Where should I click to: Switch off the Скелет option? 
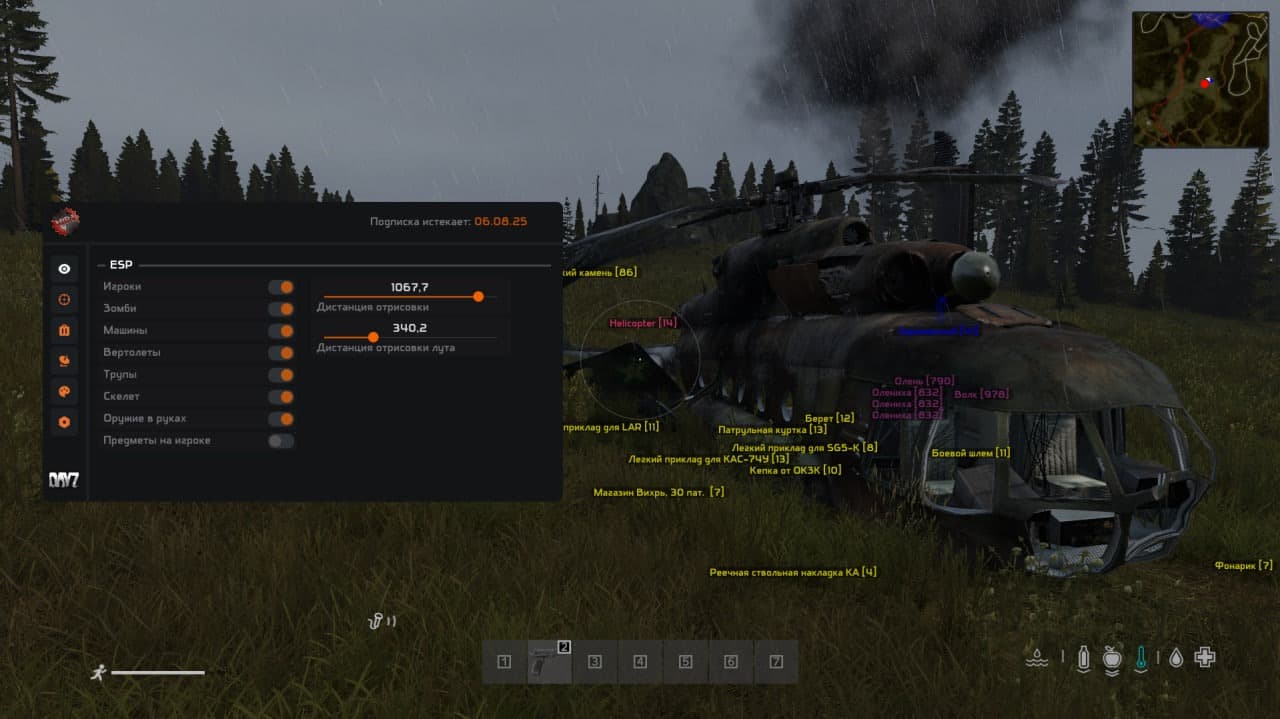(281, 397)
